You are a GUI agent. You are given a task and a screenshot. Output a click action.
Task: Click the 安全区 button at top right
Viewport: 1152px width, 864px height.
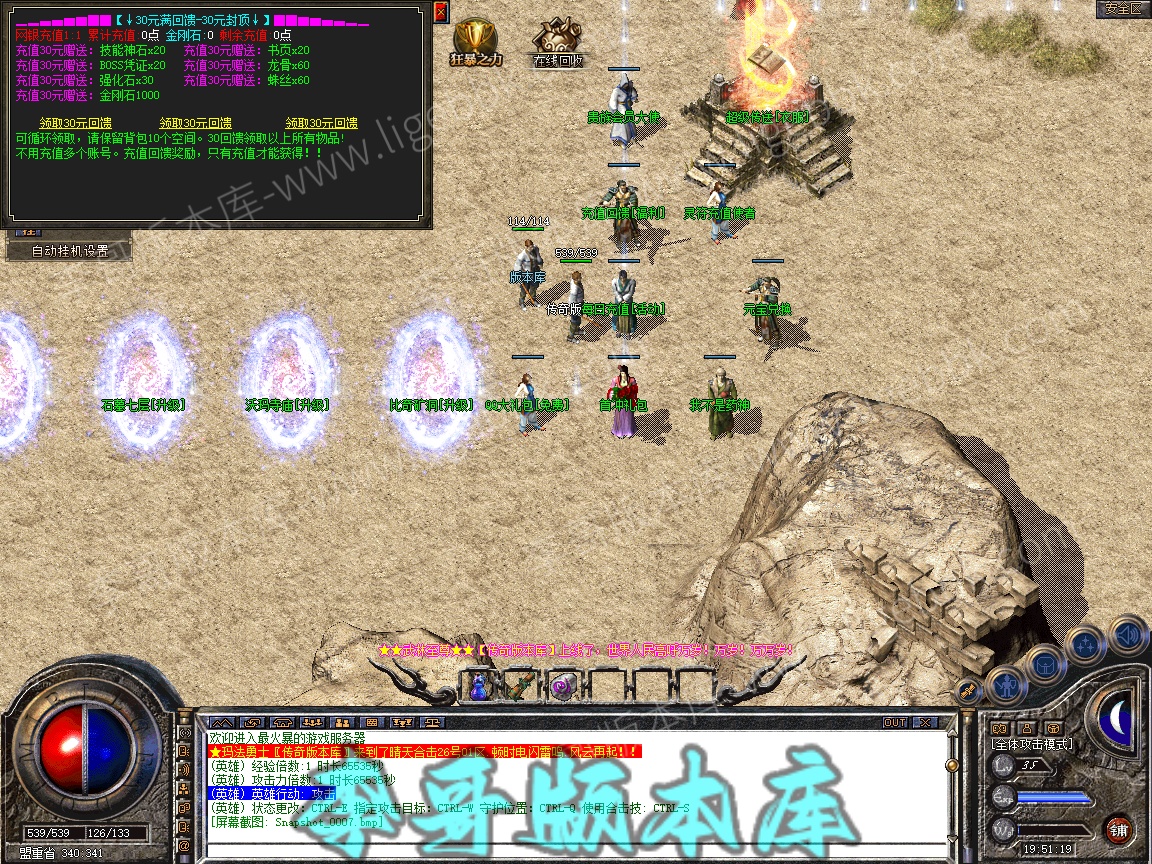click(1122, 9)
